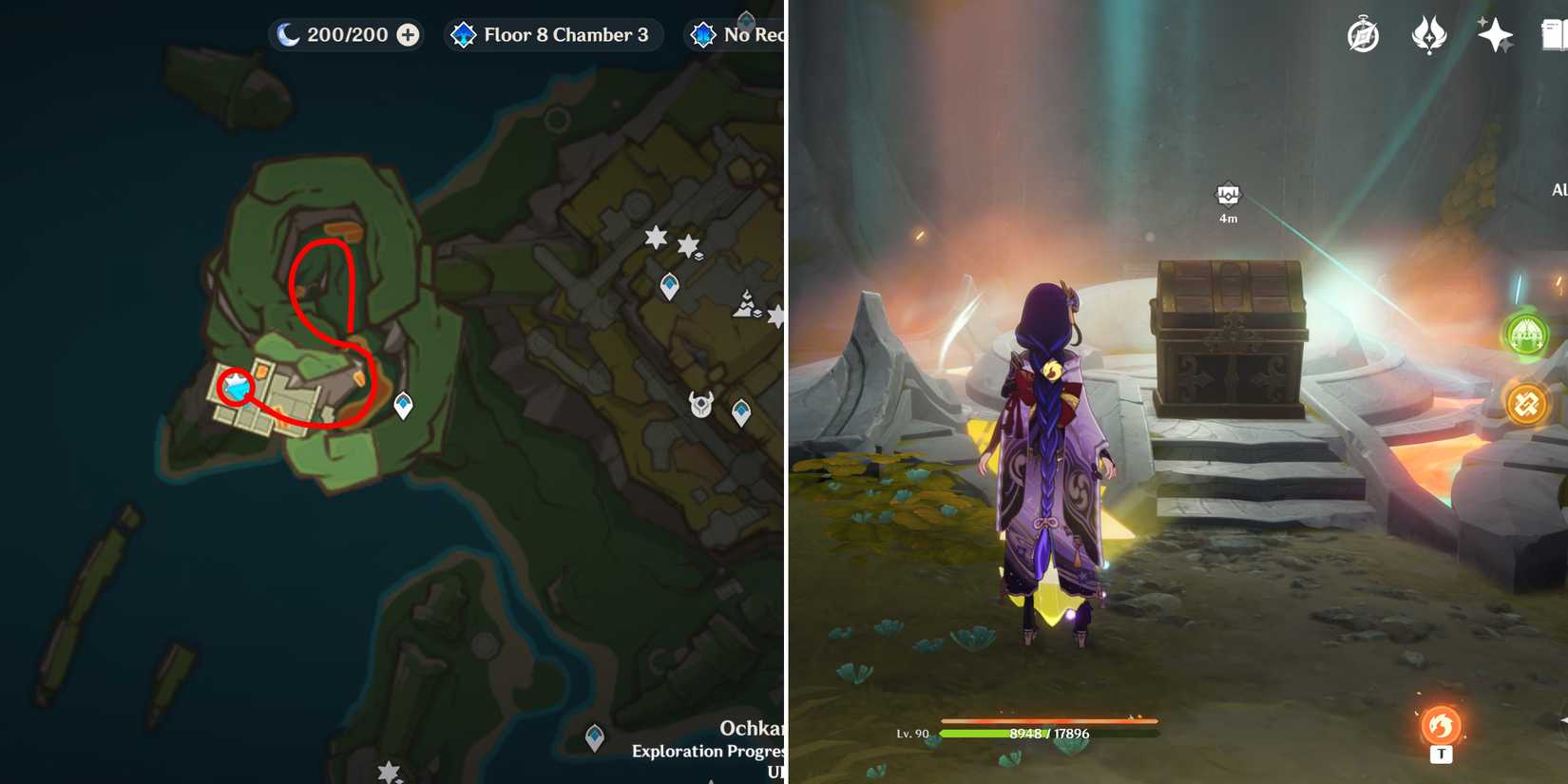This screenshot has height=784, width=1568.
Task: Select the red-circled waypoint on the map
Action: point(234,386)
